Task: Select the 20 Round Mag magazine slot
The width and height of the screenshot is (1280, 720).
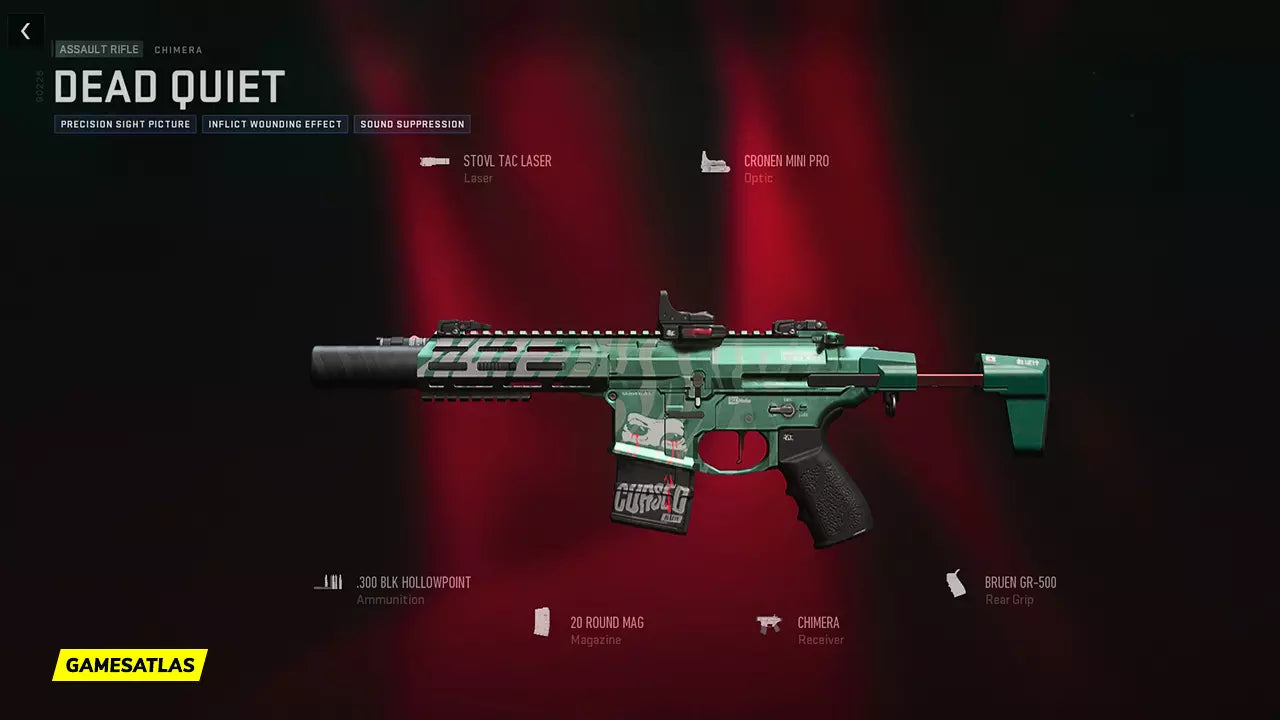Action: [606, 623]
